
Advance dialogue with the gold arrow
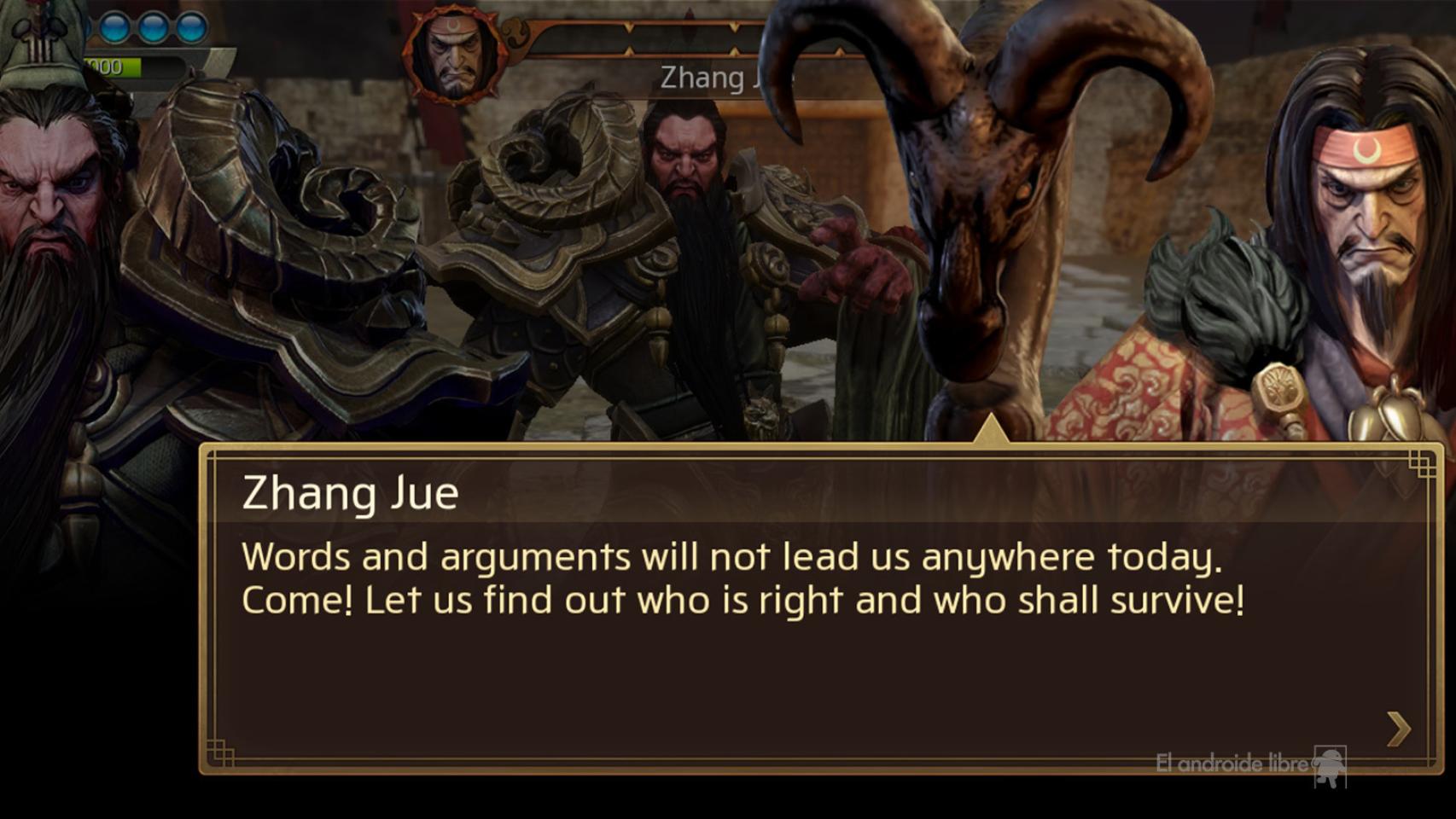tap(1398, 729)
